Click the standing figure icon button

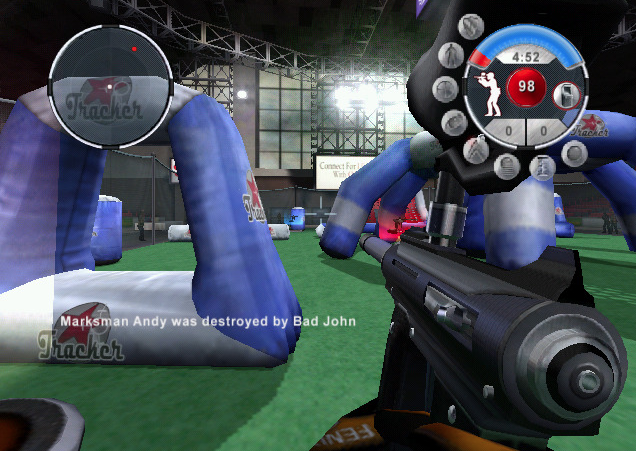(x=451, y=55)
